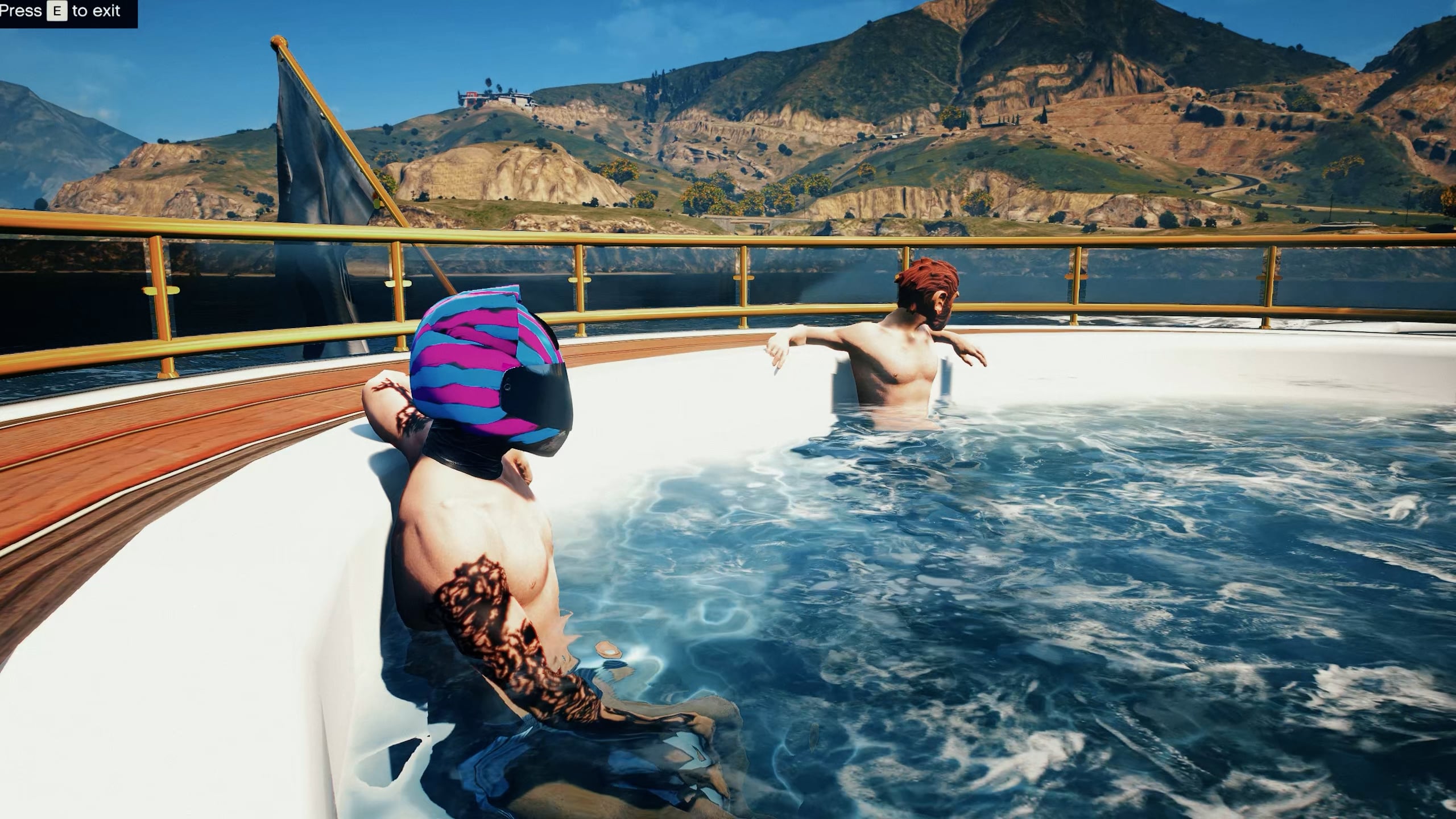Click the golden flagpole tip
Image resolution: width=1456 pixels, height=819 pixels.
278,41
